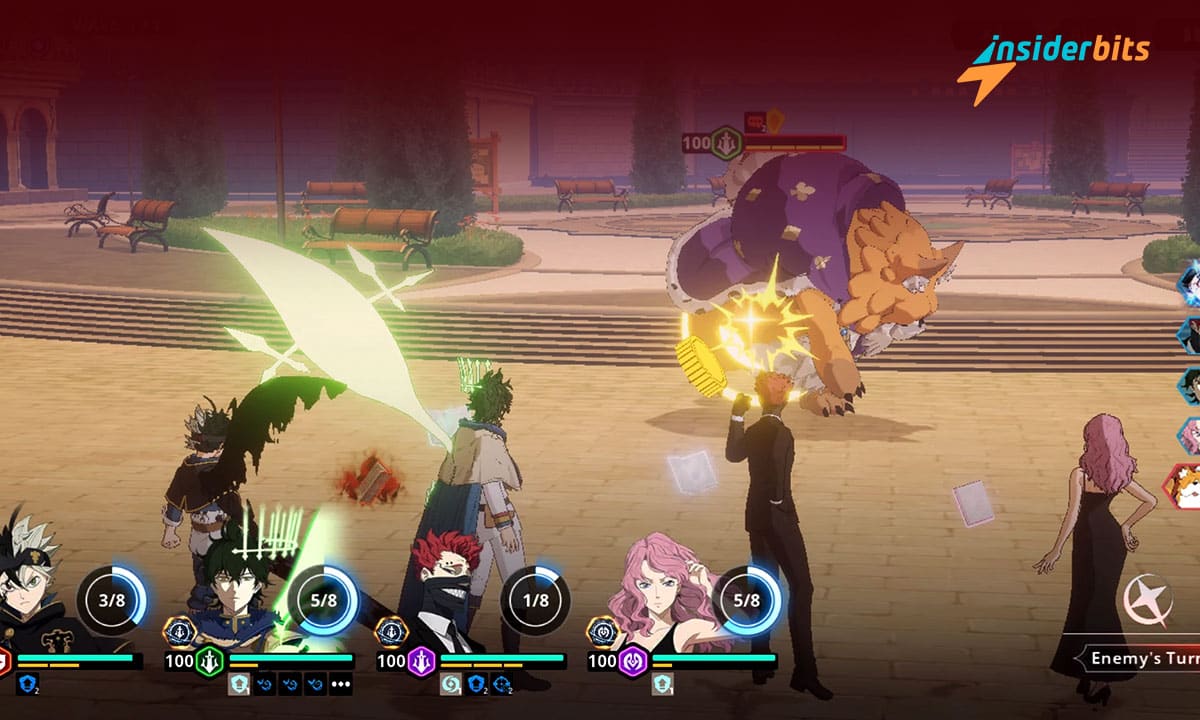Pick the pink-haired Vanessa portrait
This screenshot has height=720, width=1200.
pyautogui.click(x=660, y=590)
